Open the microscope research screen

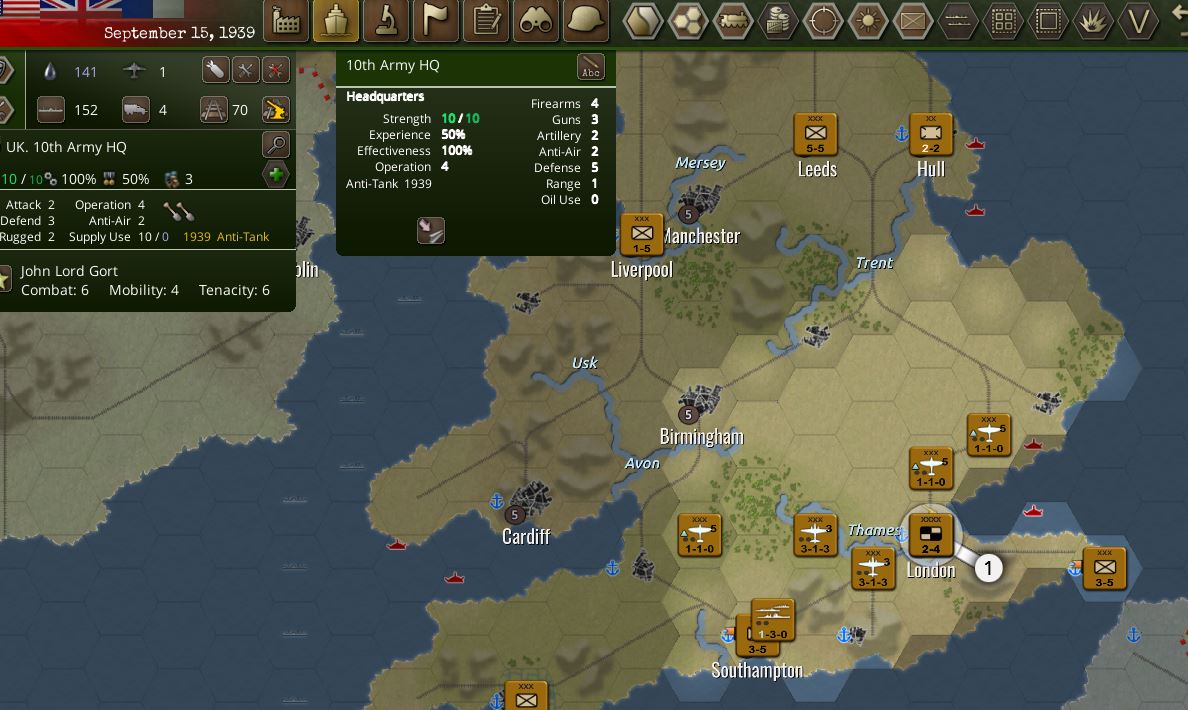click(386, 20)
